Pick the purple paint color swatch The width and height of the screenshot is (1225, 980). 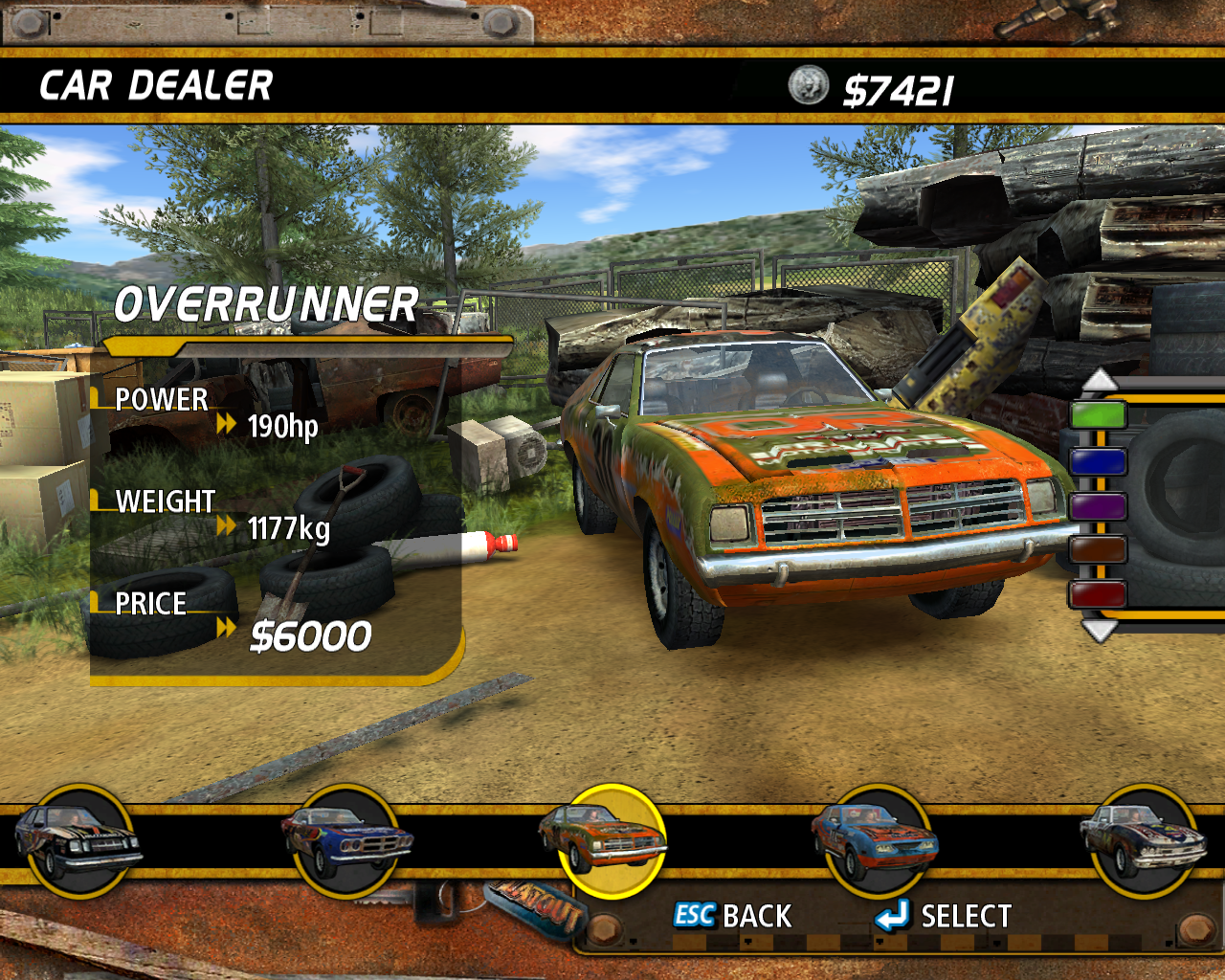1098,505
